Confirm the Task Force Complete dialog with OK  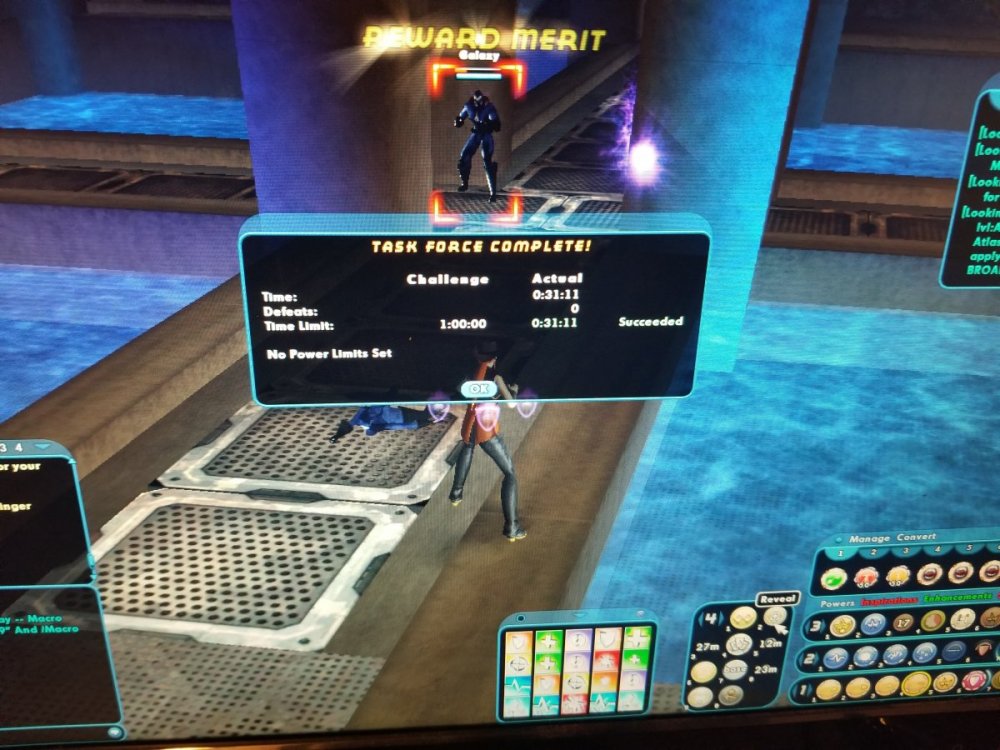tap(478, 388)
